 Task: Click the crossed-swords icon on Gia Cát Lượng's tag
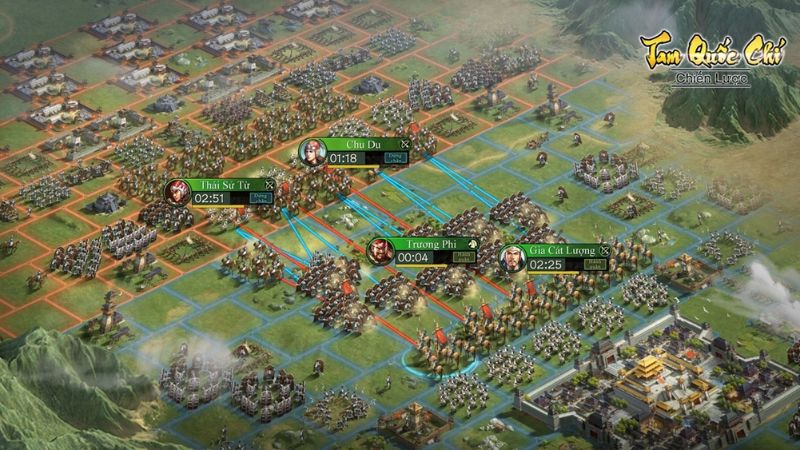603,250
